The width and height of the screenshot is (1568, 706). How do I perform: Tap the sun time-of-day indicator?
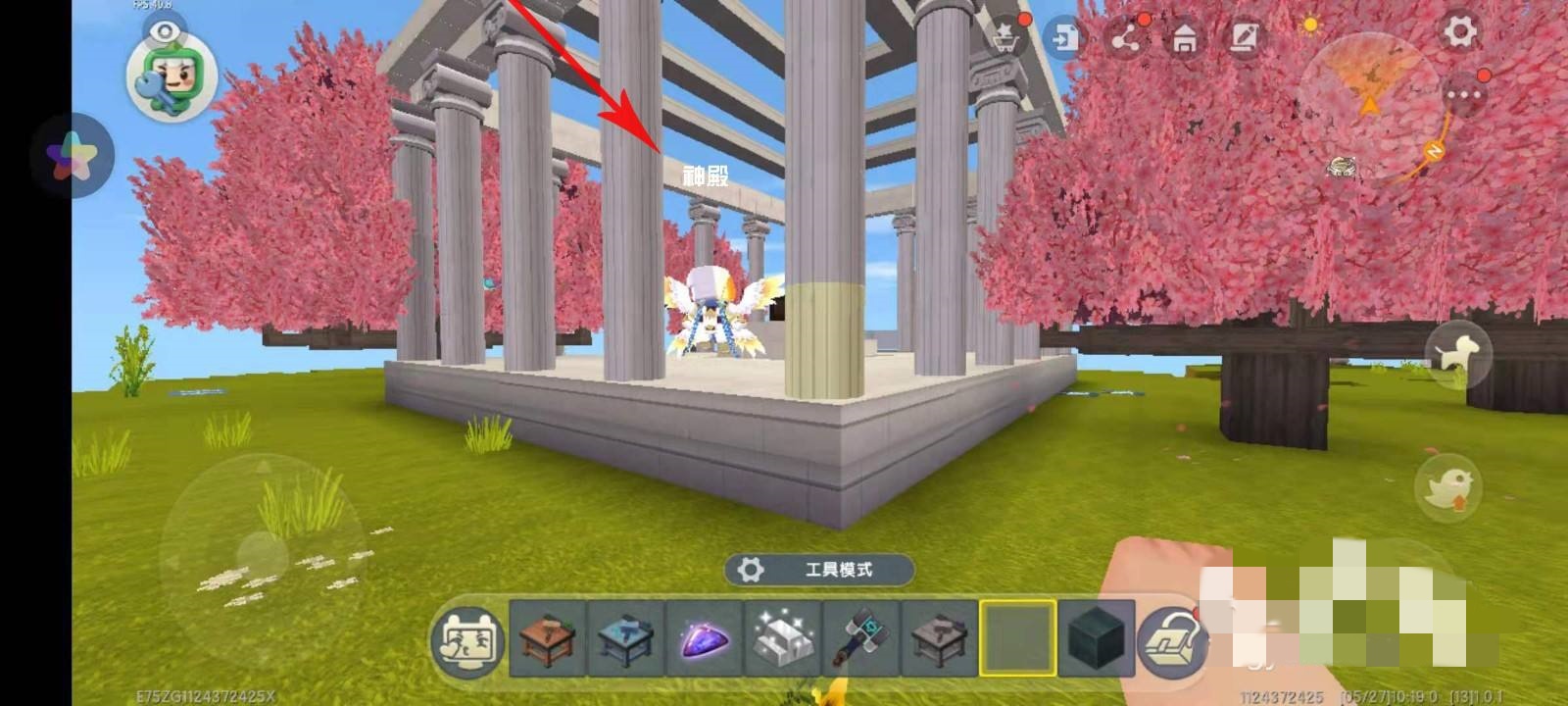(1311, 26)
